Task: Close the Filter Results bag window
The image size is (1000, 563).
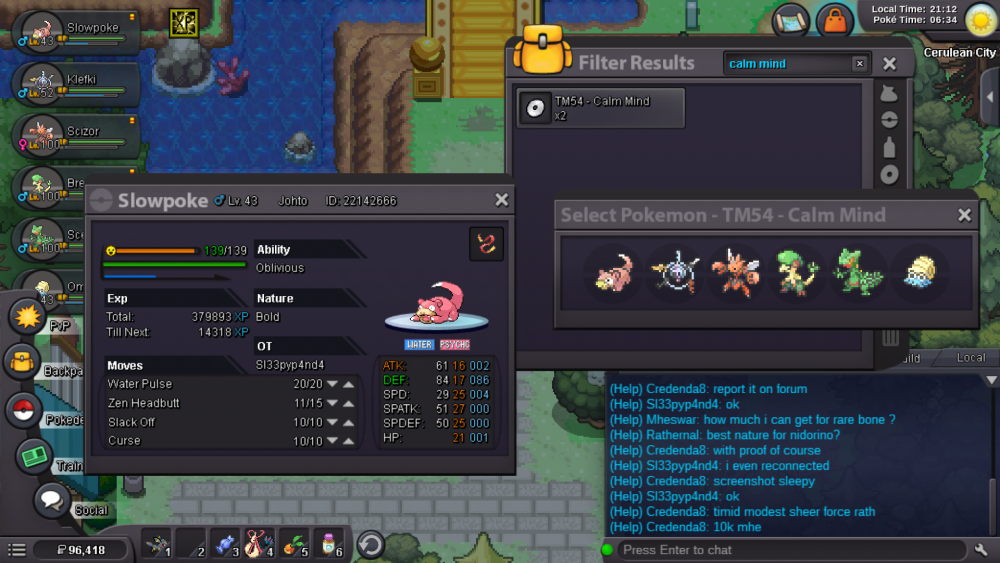Action: [x=890, y=64]
